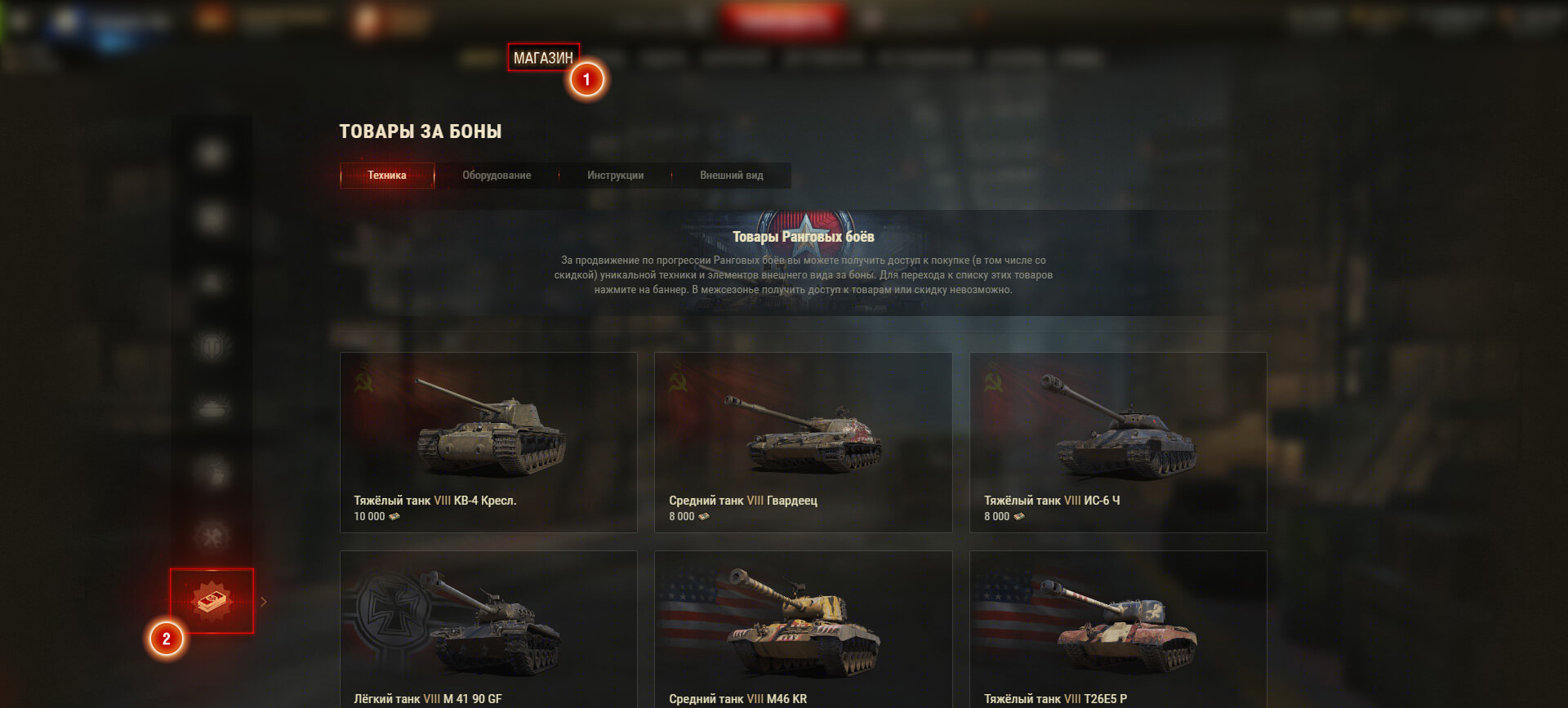
Task: Choose the Гвардеец medium tank card
Action: pyautogui.click(x=803, y=443)
